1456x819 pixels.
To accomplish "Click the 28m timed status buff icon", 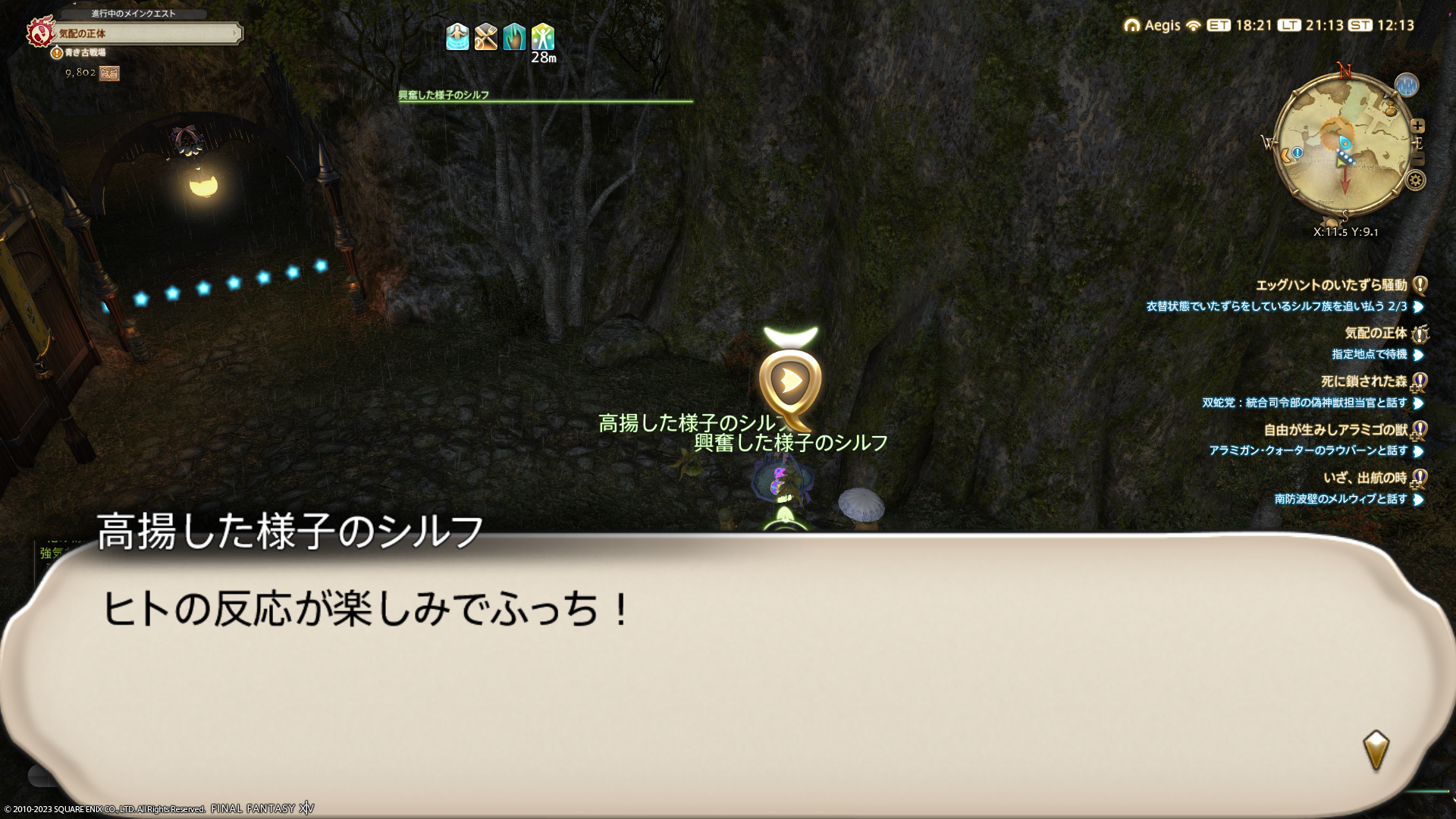I will pos(543,37).
